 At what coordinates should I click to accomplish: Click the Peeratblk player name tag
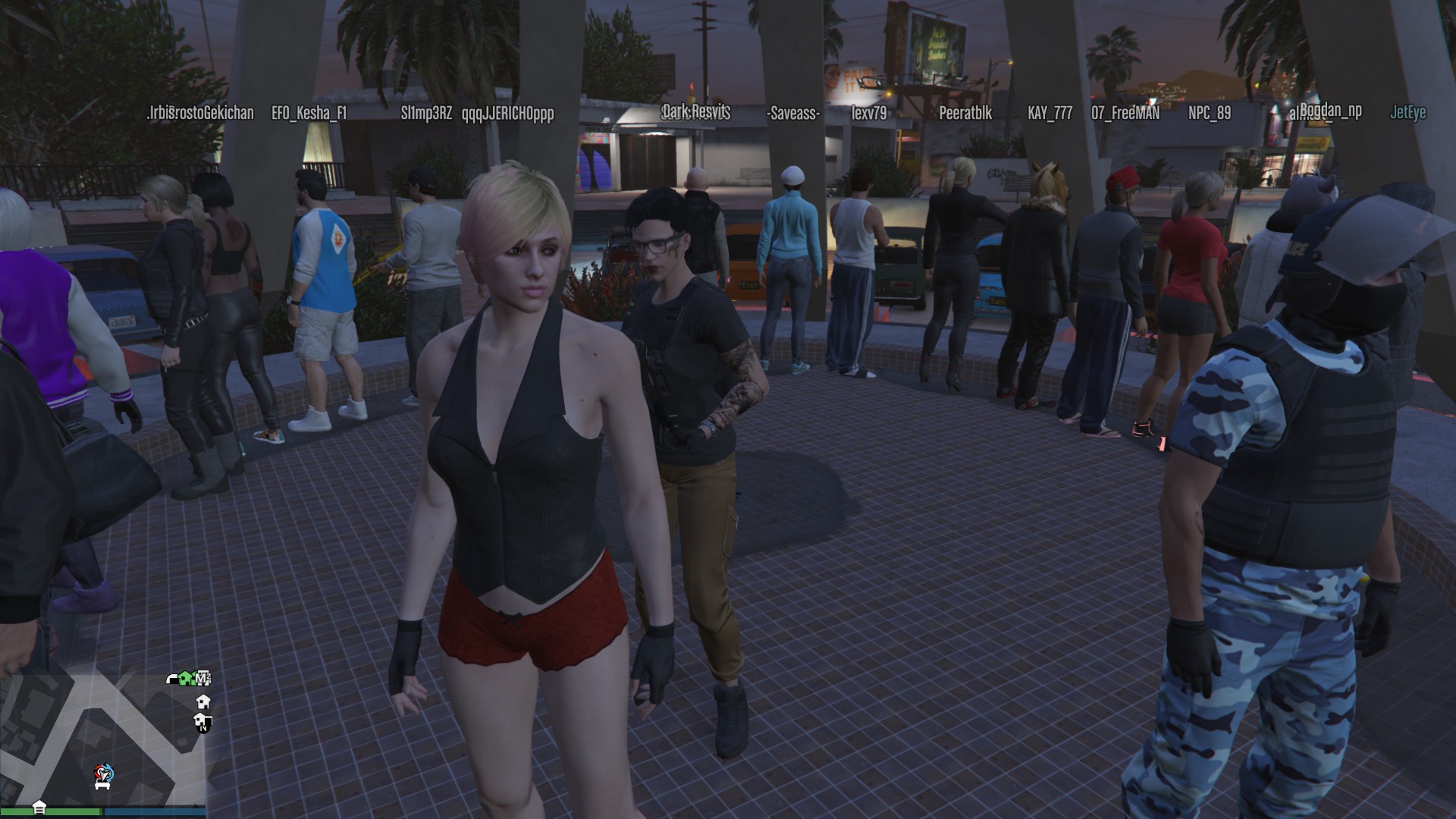tap(965, 113)
